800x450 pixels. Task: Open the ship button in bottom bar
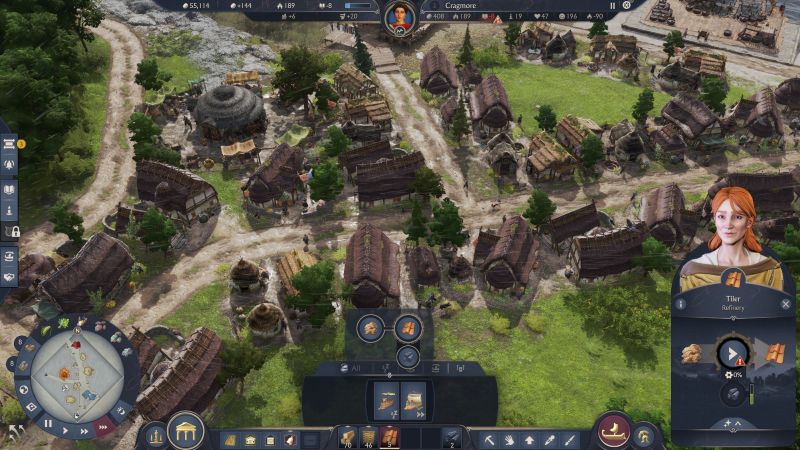tap(613, 430)
